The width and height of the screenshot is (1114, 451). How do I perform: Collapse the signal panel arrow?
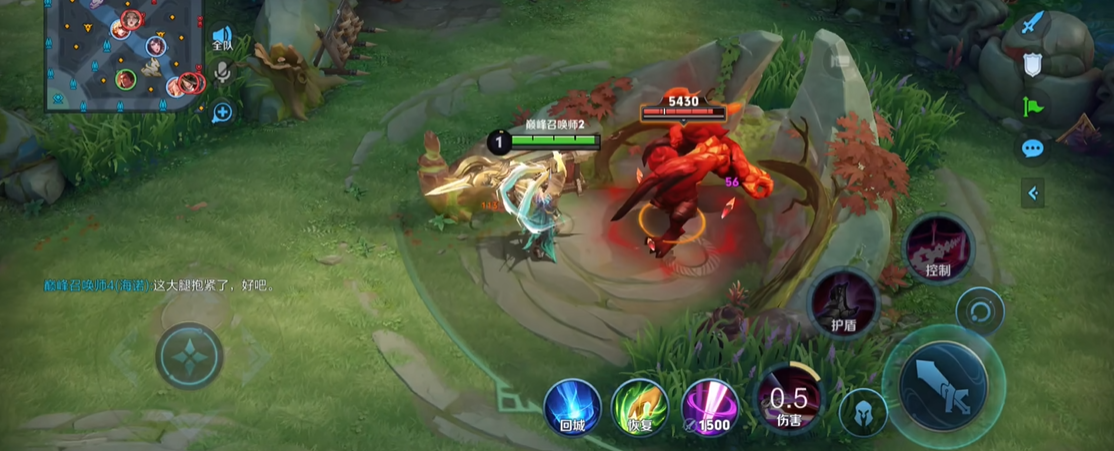(1032, 193)
